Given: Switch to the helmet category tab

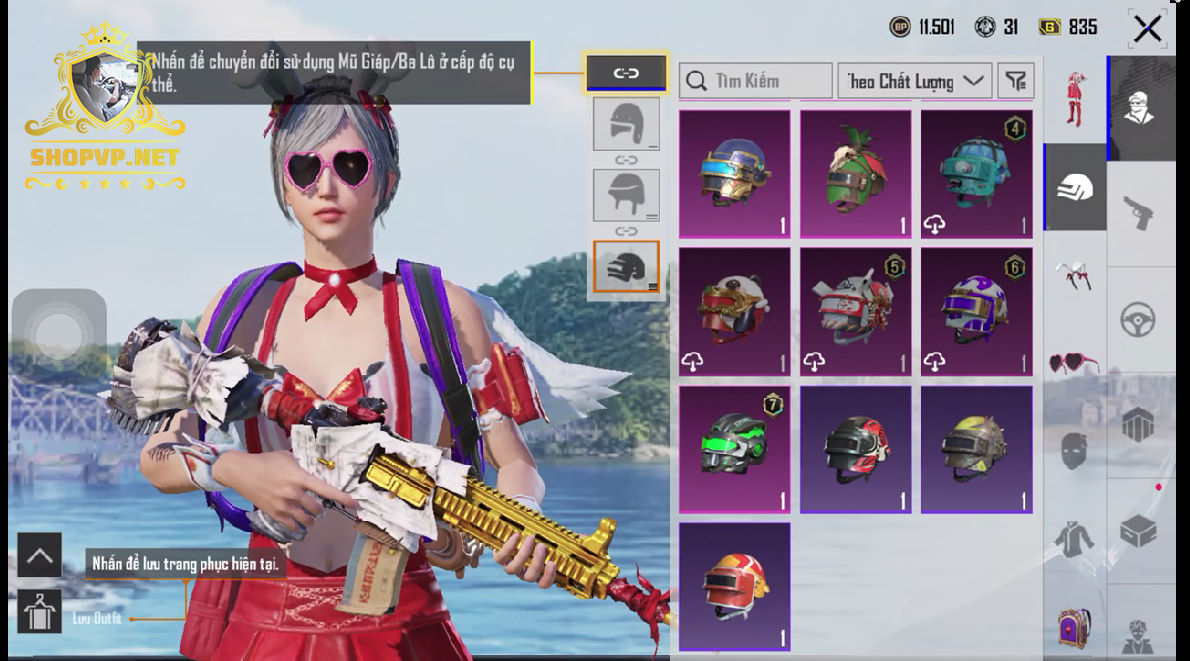Looking at the screenshot, I should pyautogui.click(x=1075, y=187).
